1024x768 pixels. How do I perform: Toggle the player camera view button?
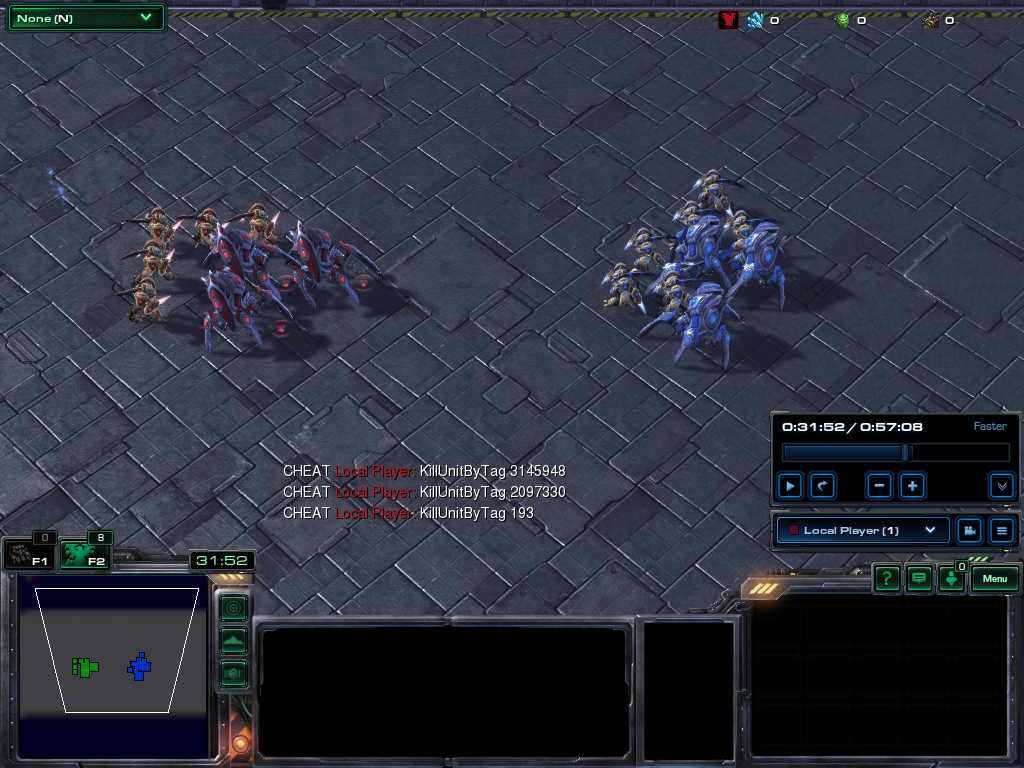coord(968,530)
